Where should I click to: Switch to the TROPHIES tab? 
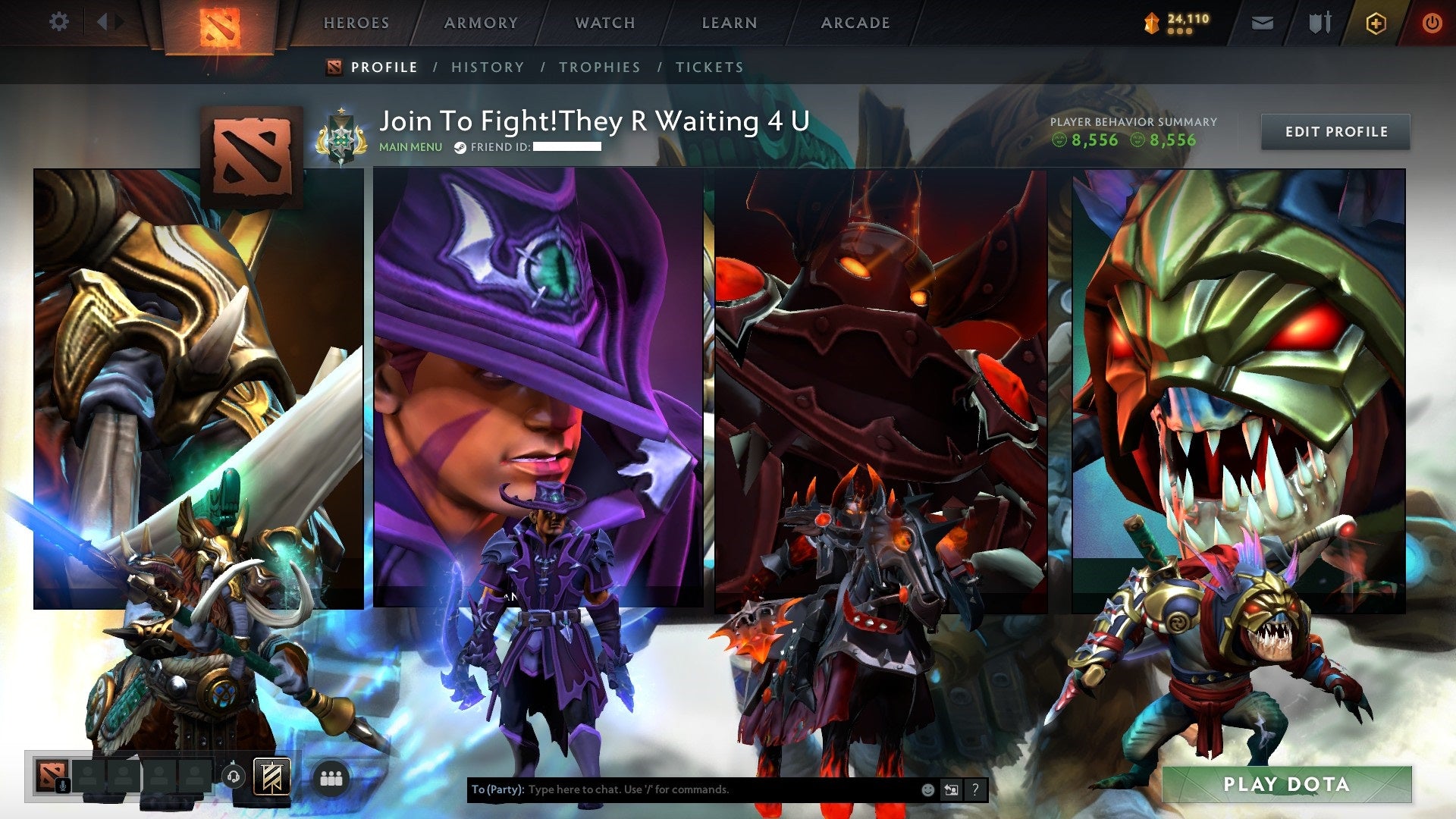[x=600, y=67]
